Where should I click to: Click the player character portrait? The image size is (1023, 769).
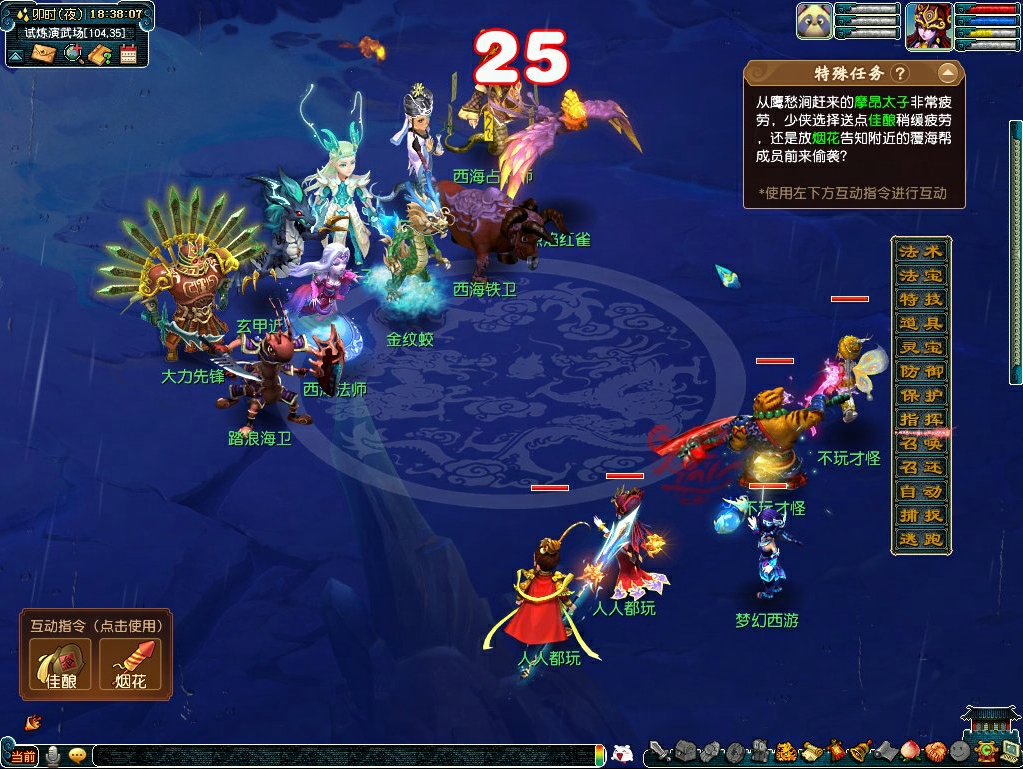(927, 24)
